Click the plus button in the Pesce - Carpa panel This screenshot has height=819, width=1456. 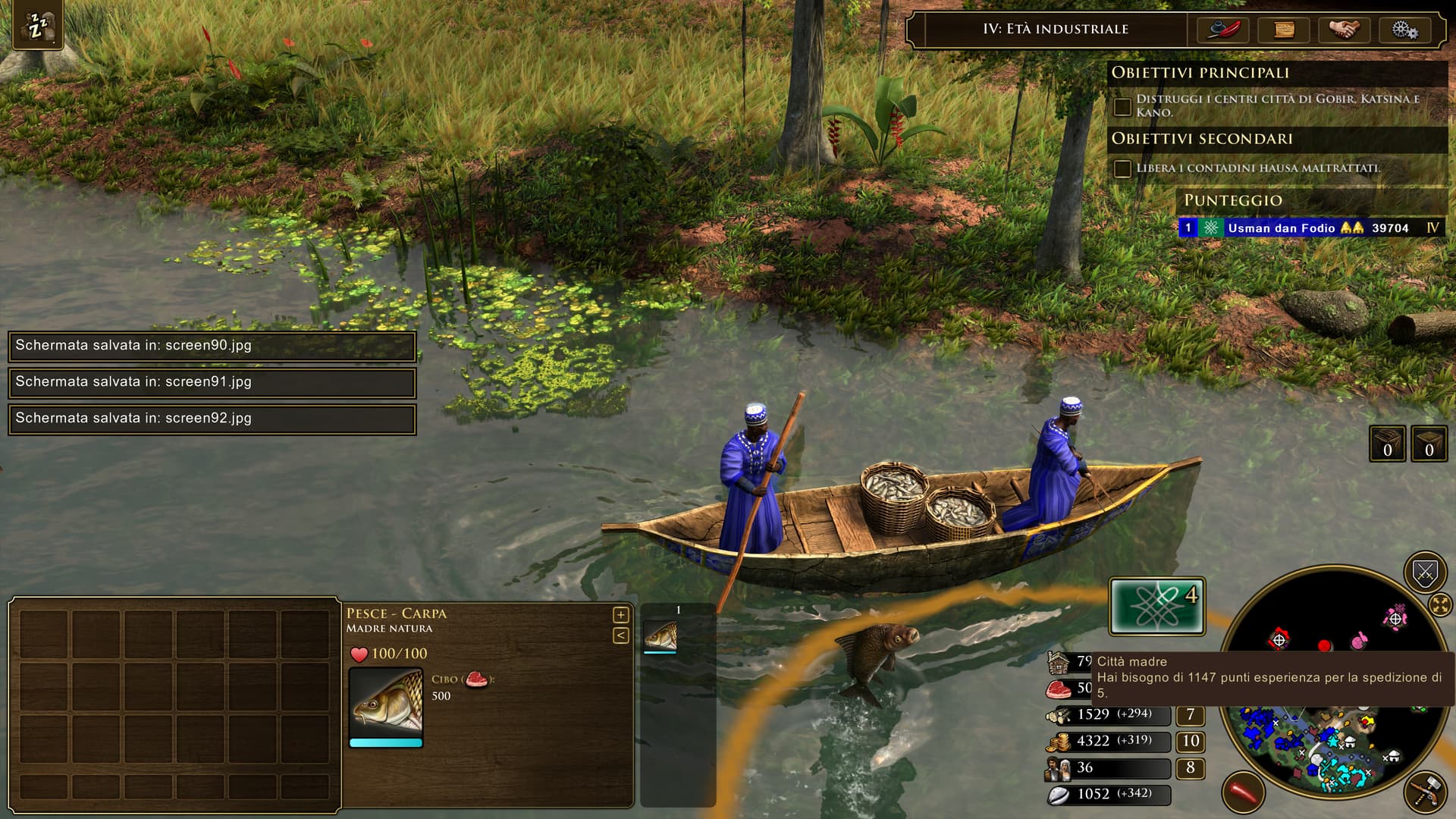[x=620, y=615]
